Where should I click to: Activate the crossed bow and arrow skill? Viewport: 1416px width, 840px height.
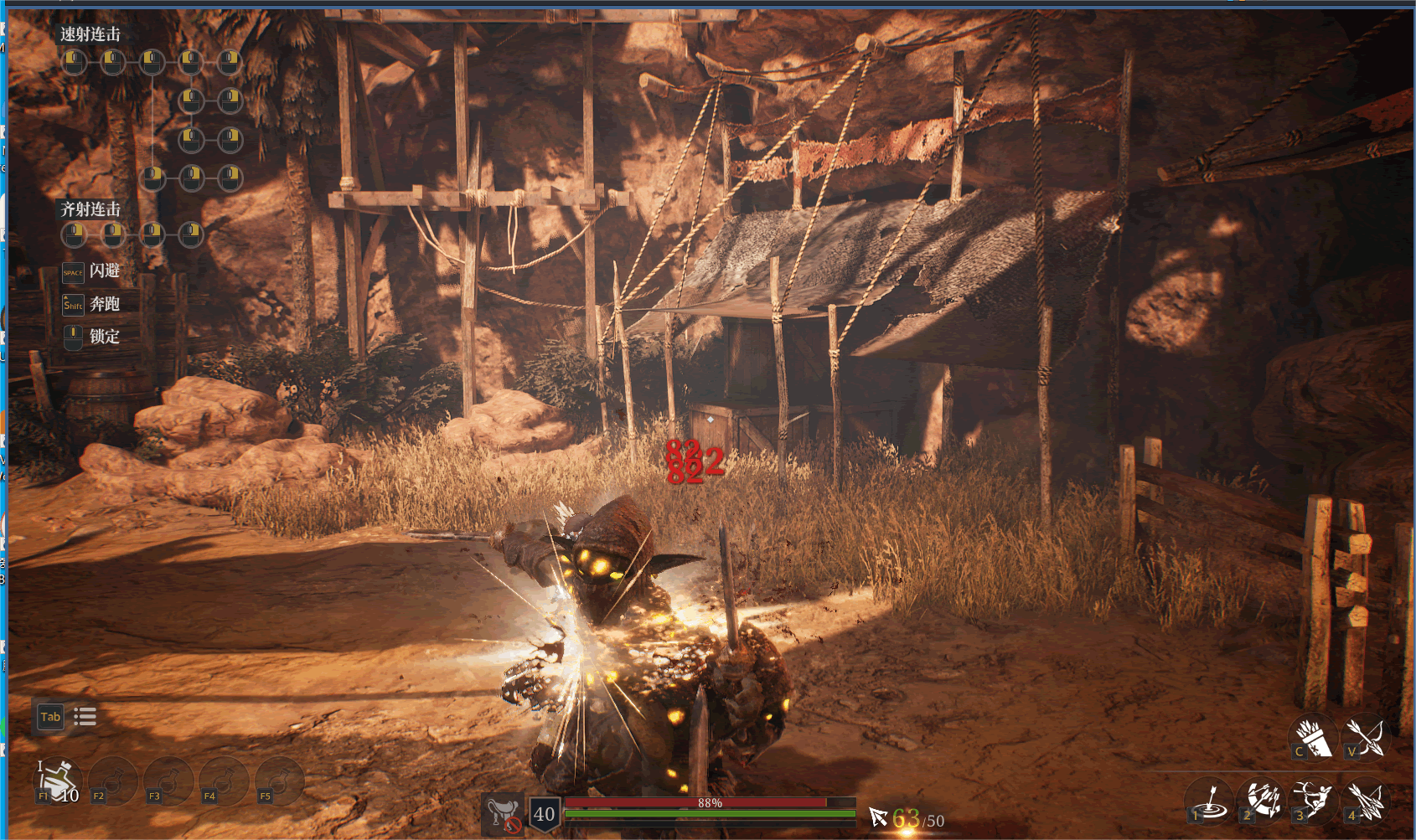tap(1367, 737)
